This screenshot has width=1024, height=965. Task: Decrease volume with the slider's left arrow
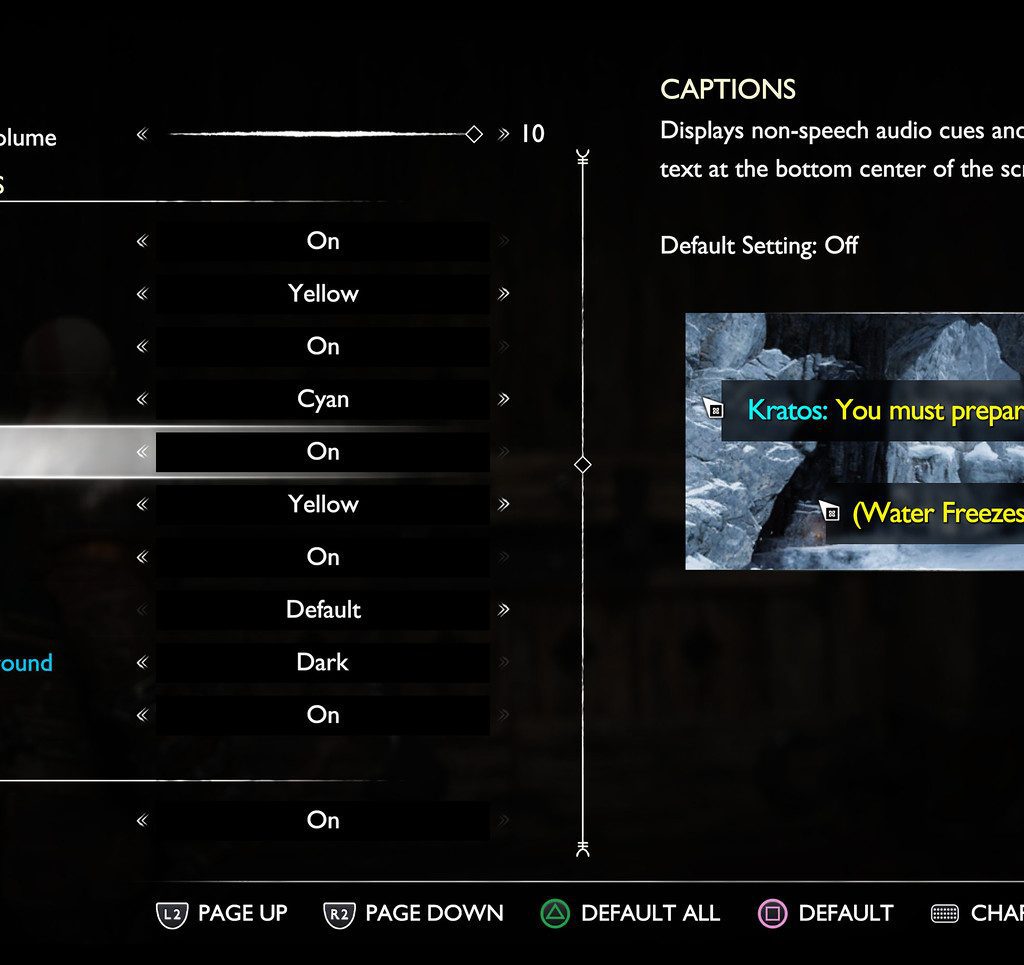pos(142,134)
